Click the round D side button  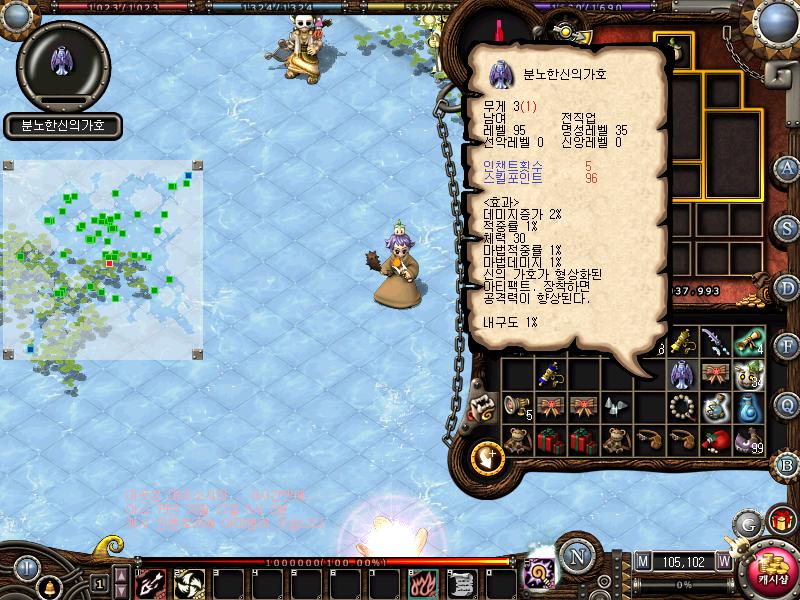[788, 287]
